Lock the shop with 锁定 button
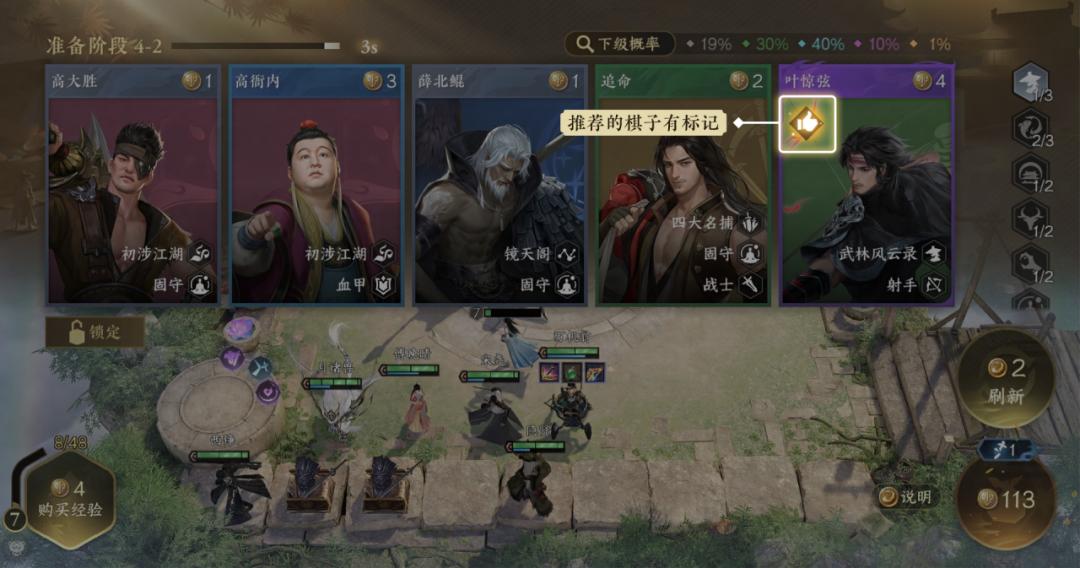This screenshot has height=568, width=1080. (95, 332)
